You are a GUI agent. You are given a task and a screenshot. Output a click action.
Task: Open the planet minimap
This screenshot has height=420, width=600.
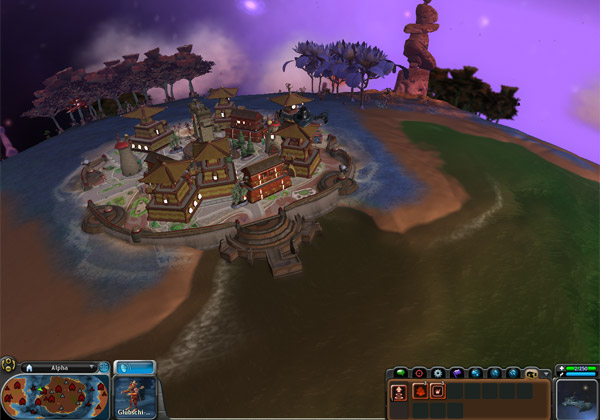tap(55, 397)
